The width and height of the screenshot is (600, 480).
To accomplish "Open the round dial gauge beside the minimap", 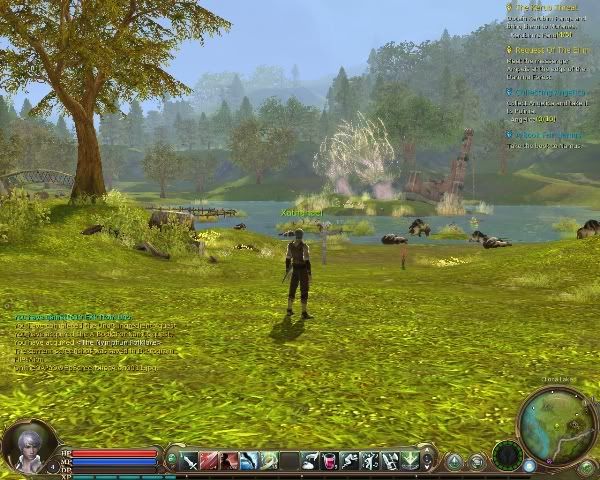I will (507, 455).
